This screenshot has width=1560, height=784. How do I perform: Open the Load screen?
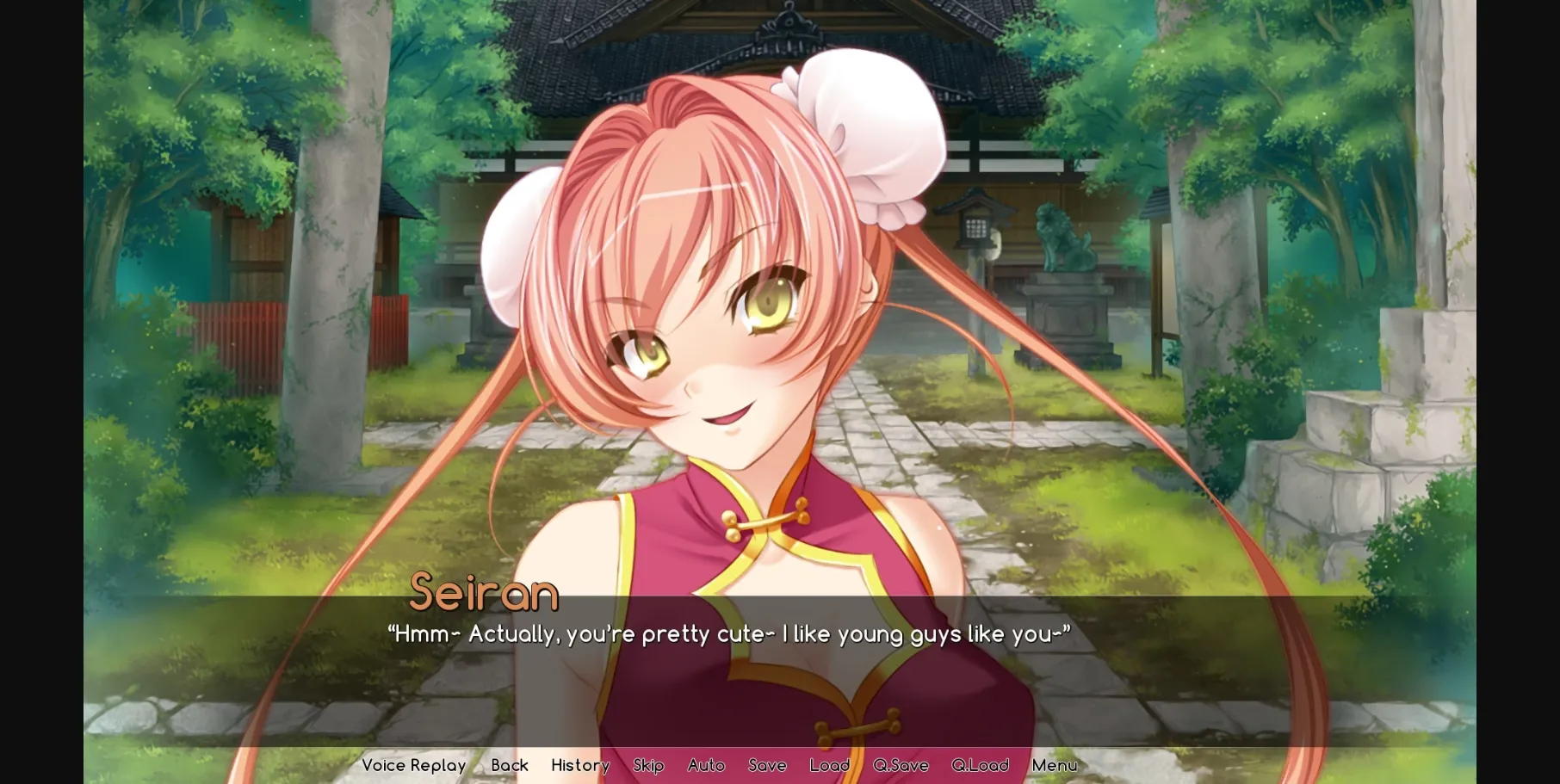pos(829,765)
